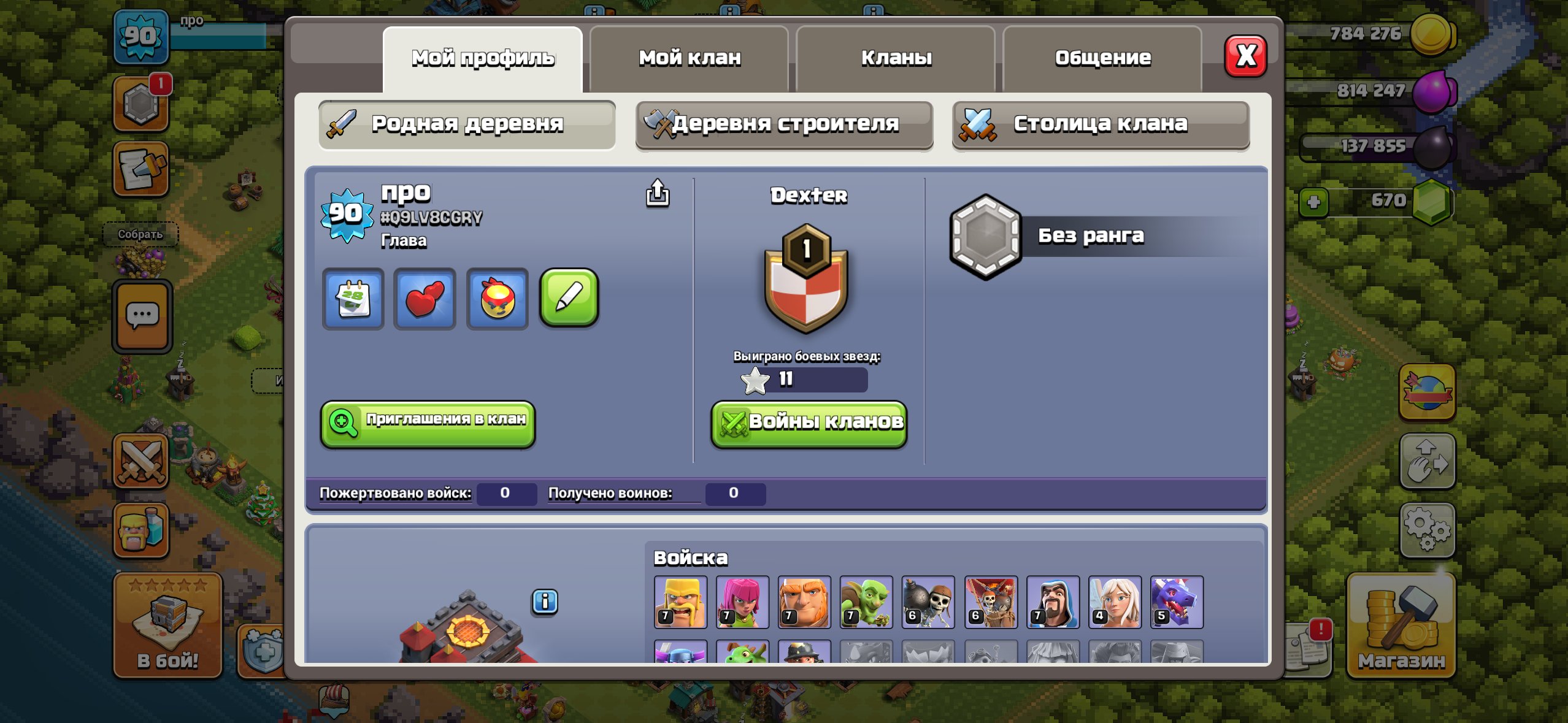The width and height of the screenshot is (1568, 723).
Task: Click the Войны кланов button
Action: (808, 423)
